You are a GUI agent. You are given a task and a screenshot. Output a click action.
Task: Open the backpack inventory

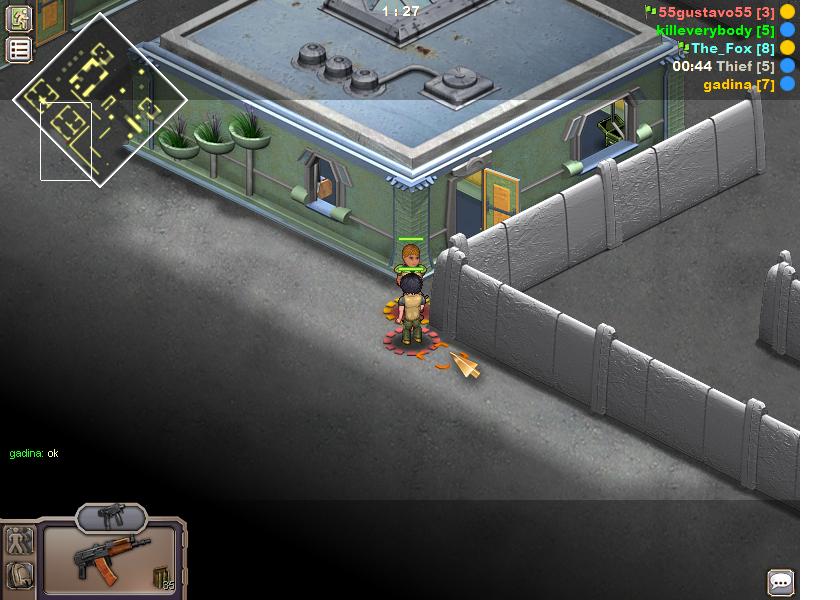coord(19,575)
